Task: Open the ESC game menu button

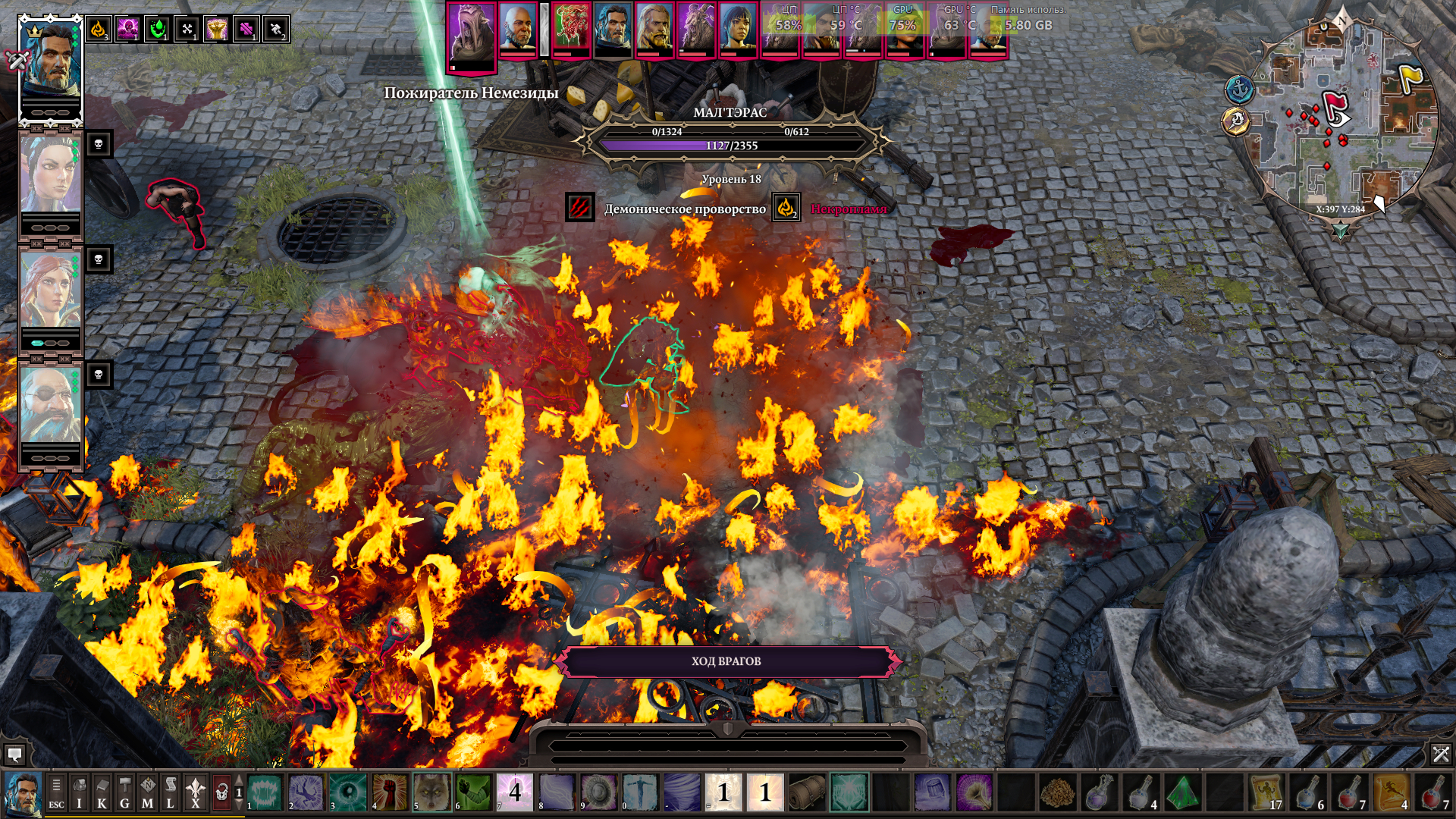Action: [56, 793]
